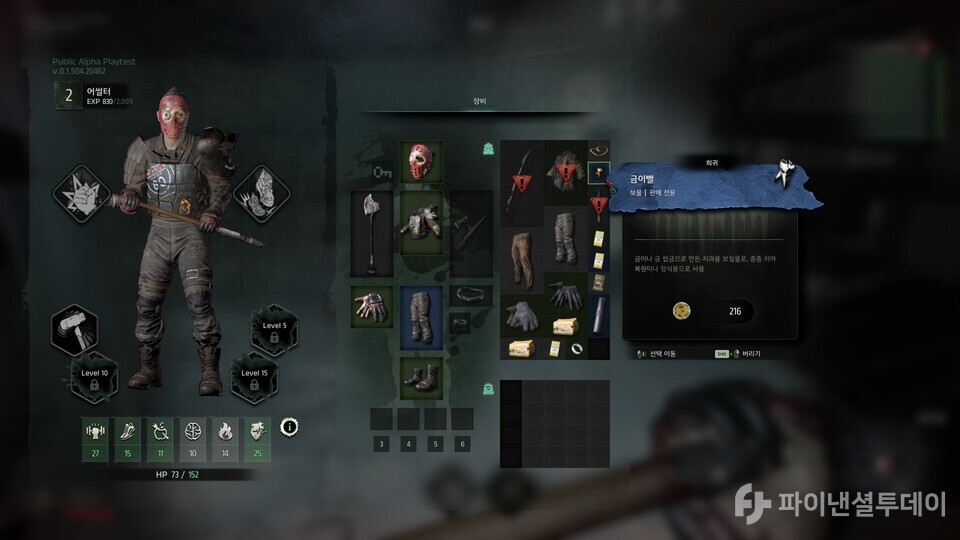Image resolution: width=960 pixels, height=540 pixels.
Task: Click the locked Level 5 skill slot
Action: tap(274, 331)
